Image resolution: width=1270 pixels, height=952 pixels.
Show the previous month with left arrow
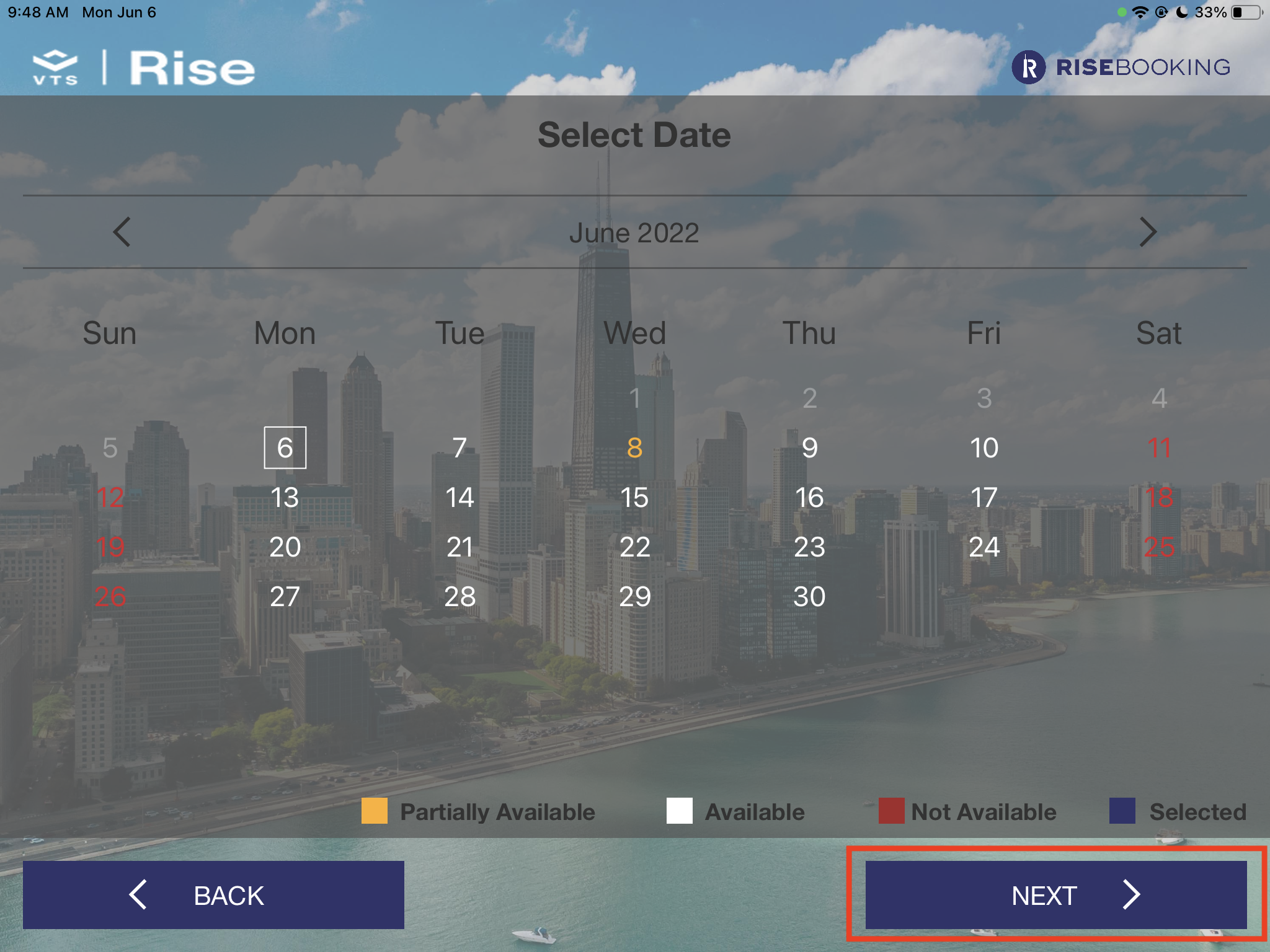tap(122, 232)
